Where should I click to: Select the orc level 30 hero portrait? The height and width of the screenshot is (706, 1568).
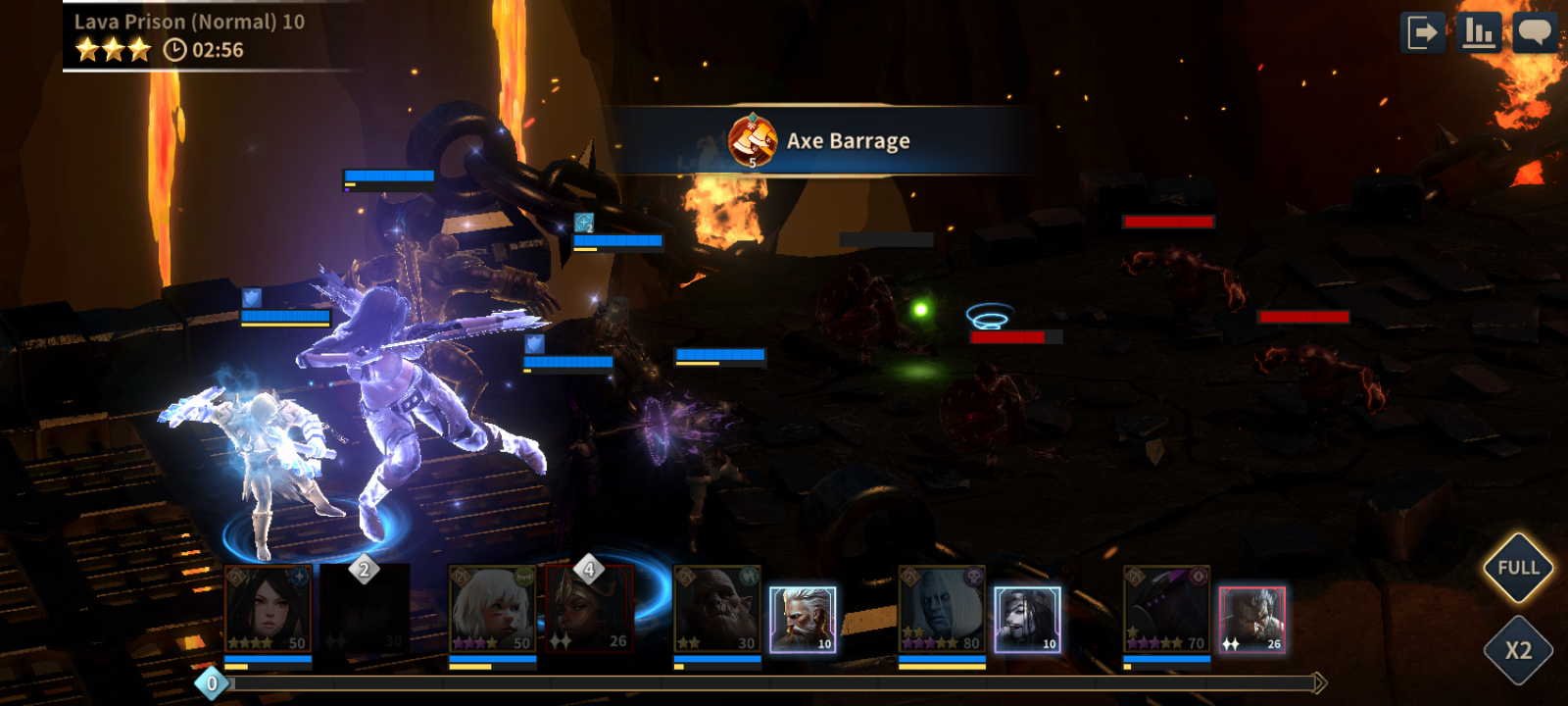717,609
